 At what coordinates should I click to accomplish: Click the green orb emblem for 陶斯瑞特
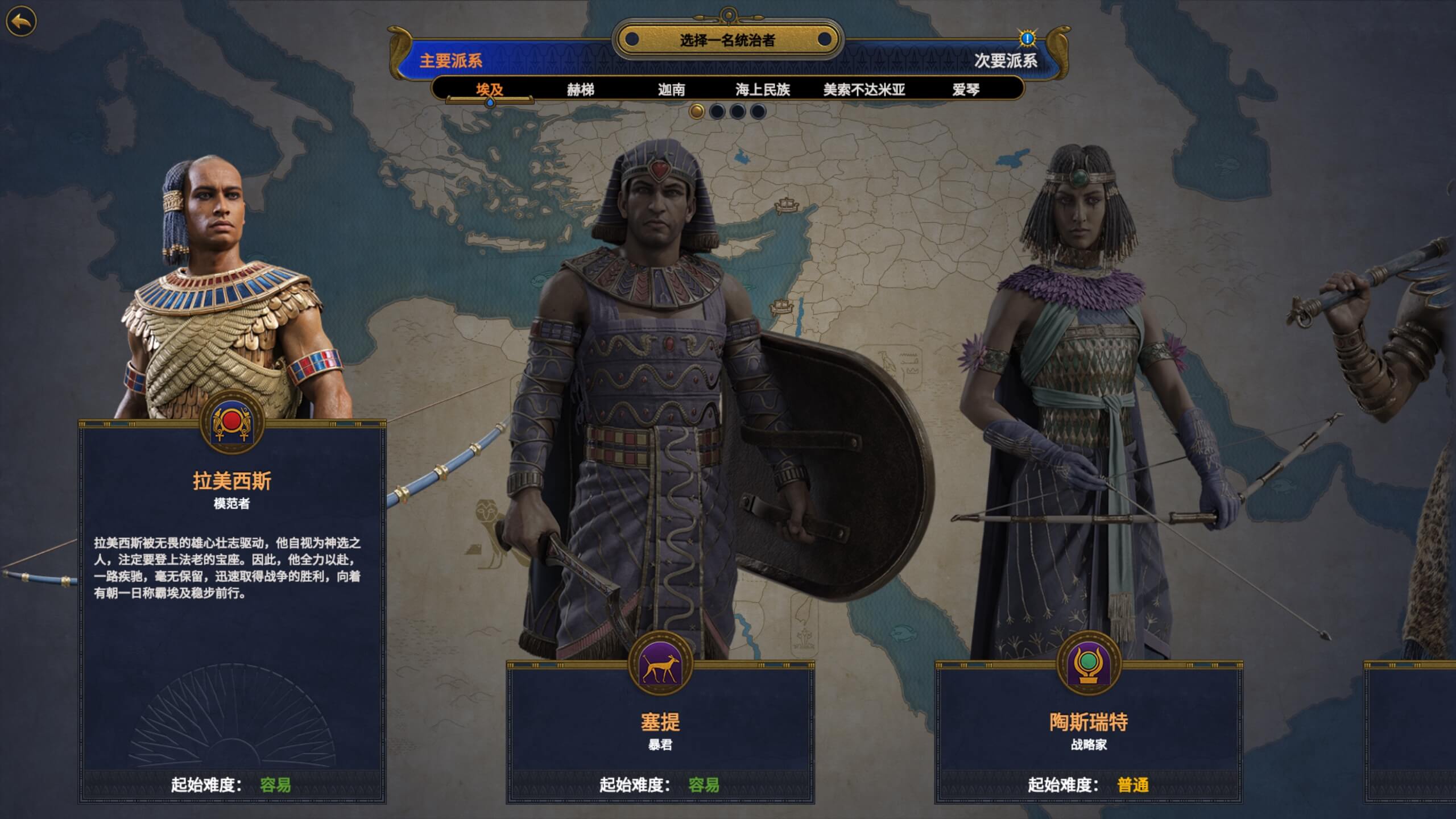tap(1089, 663)
